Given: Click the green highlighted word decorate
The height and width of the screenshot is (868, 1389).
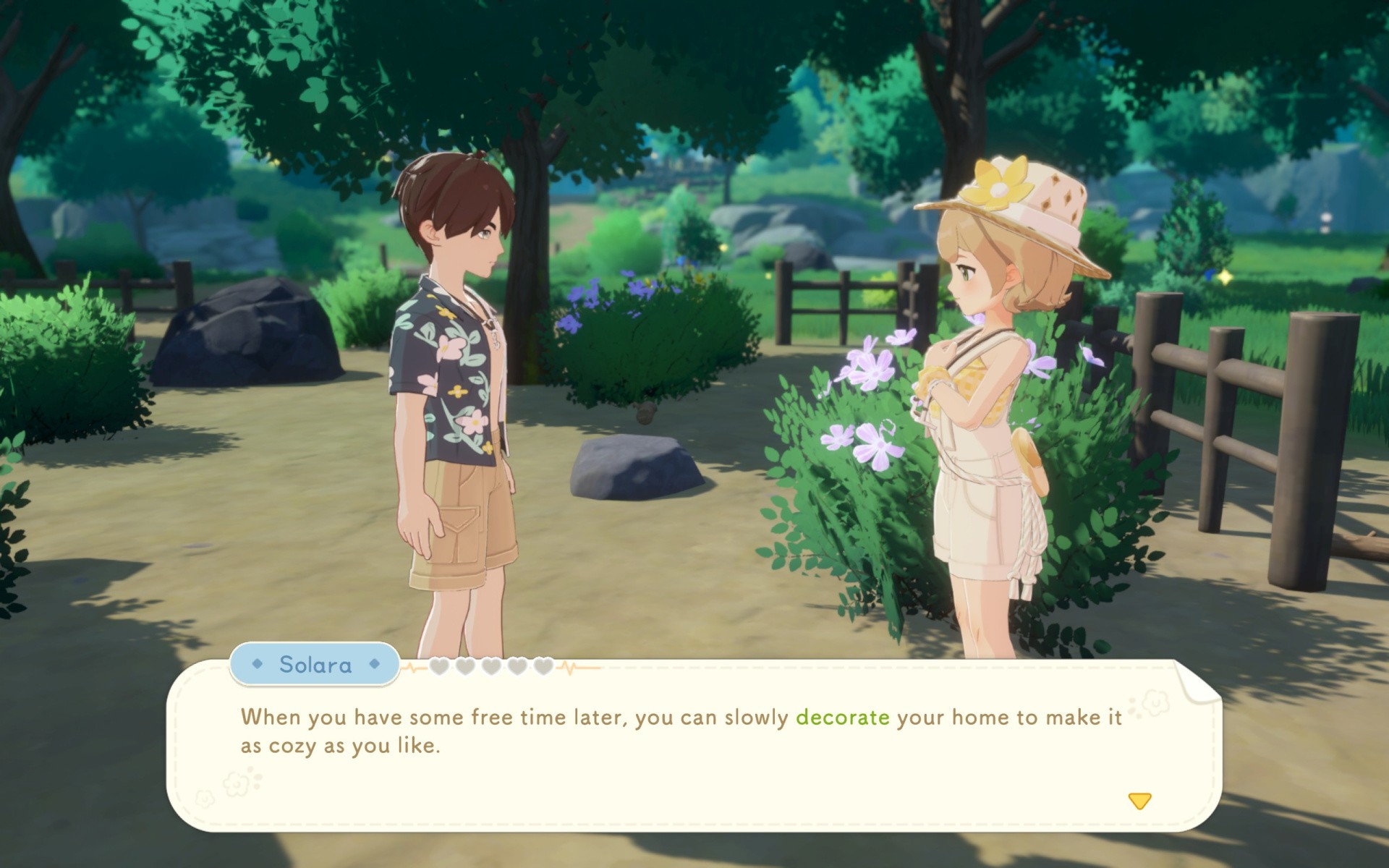Looking at the screenshot, I should click(x=842, y=718).
